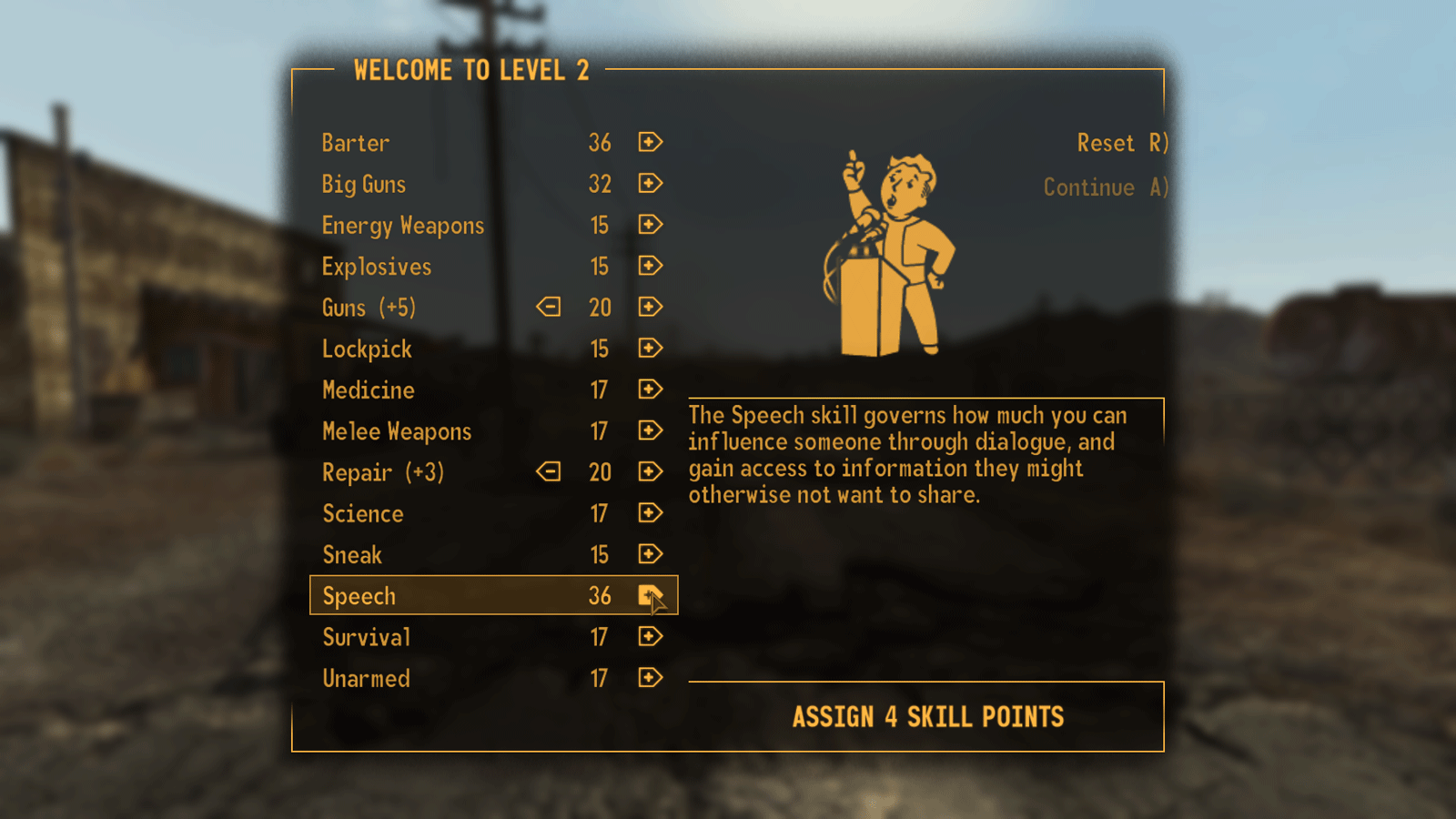Screen dimensions: 1456x819
Task: Remove a point from Repair
Action: click(548, 472)
